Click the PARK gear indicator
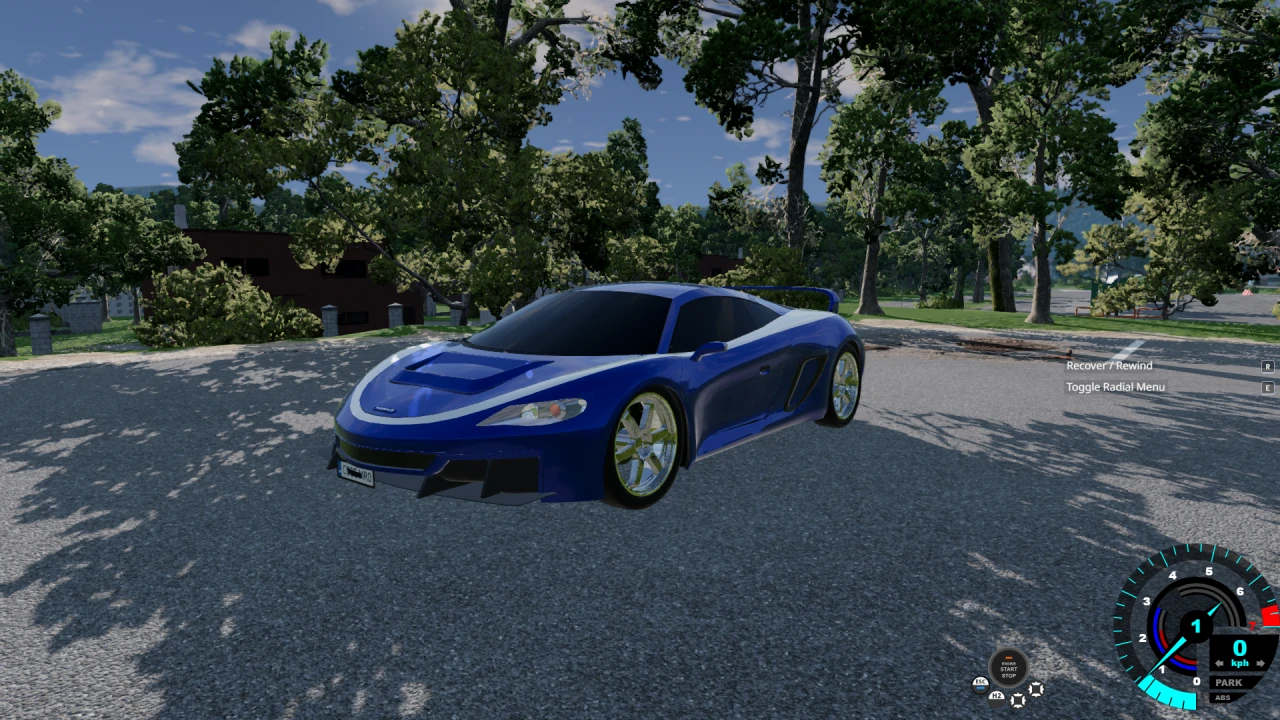1280x720 pixels. point(1229,682)
